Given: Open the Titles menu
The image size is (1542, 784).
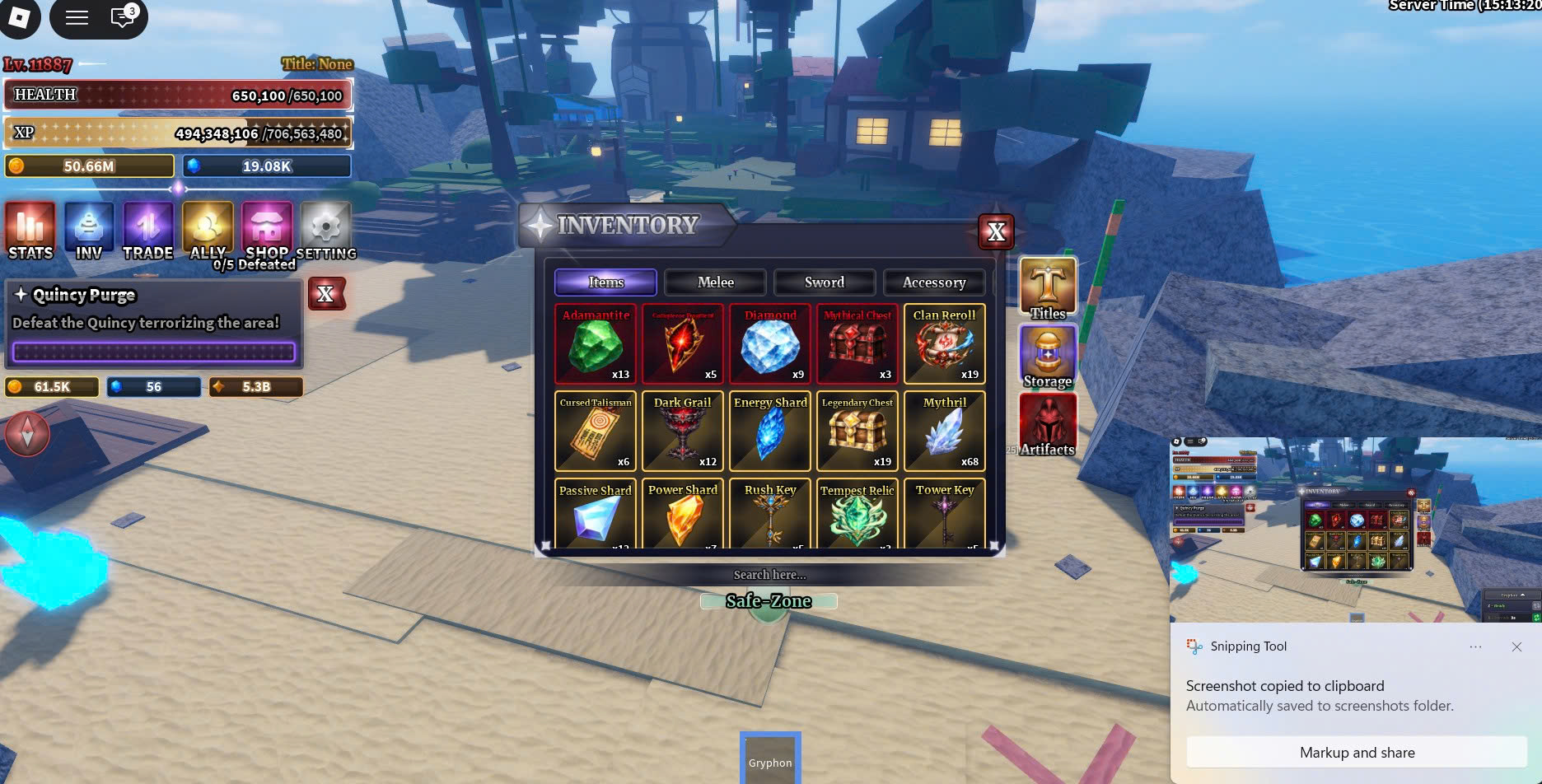Looking at the screenshot, I should [x=1048, y=288].
